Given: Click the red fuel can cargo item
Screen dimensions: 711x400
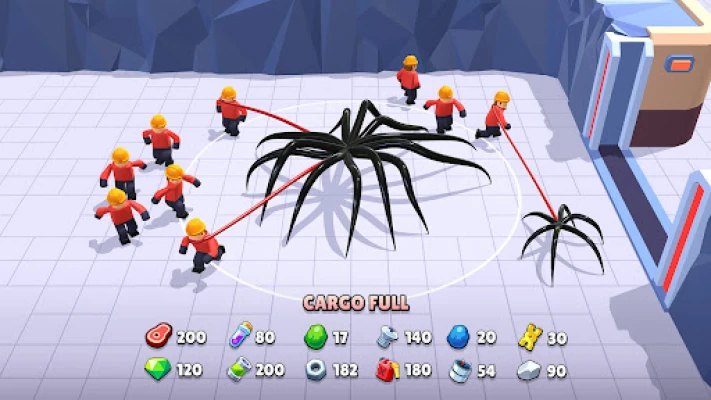Looking at the screenshot, I should click(389, 370).
